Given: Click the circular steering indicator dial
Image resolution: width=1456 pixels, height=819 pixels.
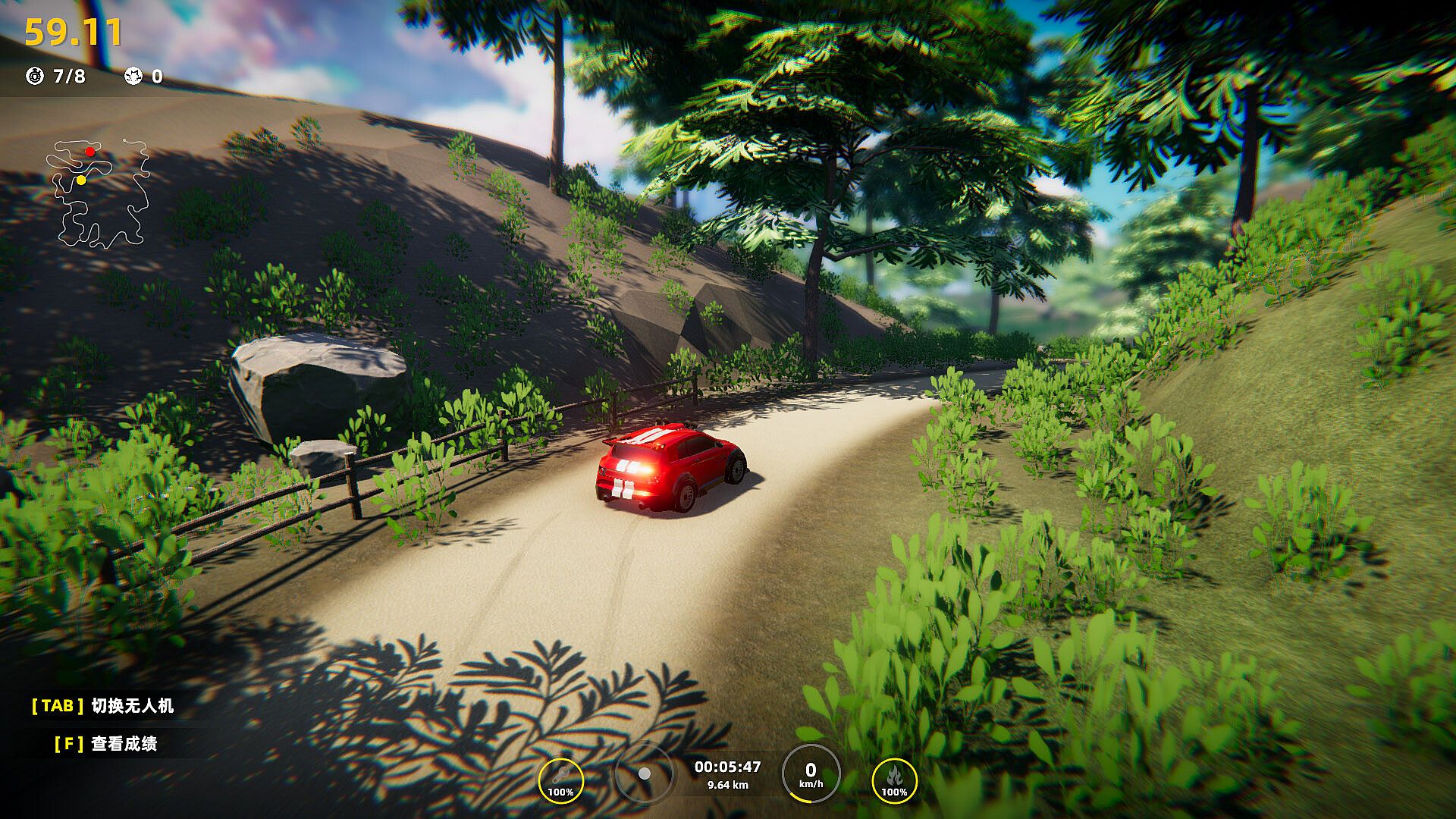Looking at the screenshot, I should (x=644, y=773).
